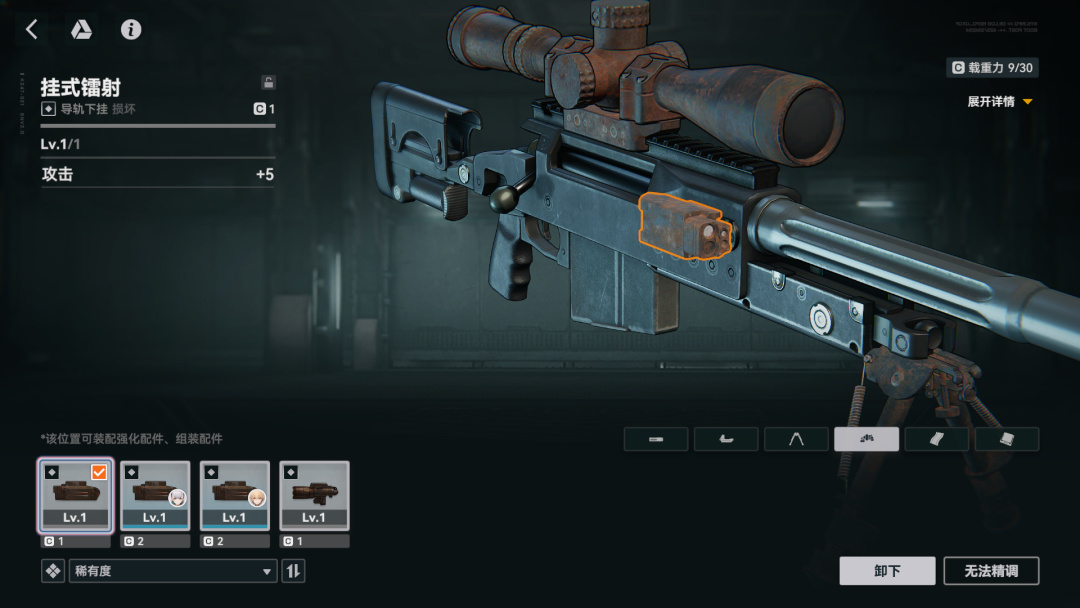
Task: Unequip the attachment with 卸下
Action: pyautogui.click(x=887, y=571)
